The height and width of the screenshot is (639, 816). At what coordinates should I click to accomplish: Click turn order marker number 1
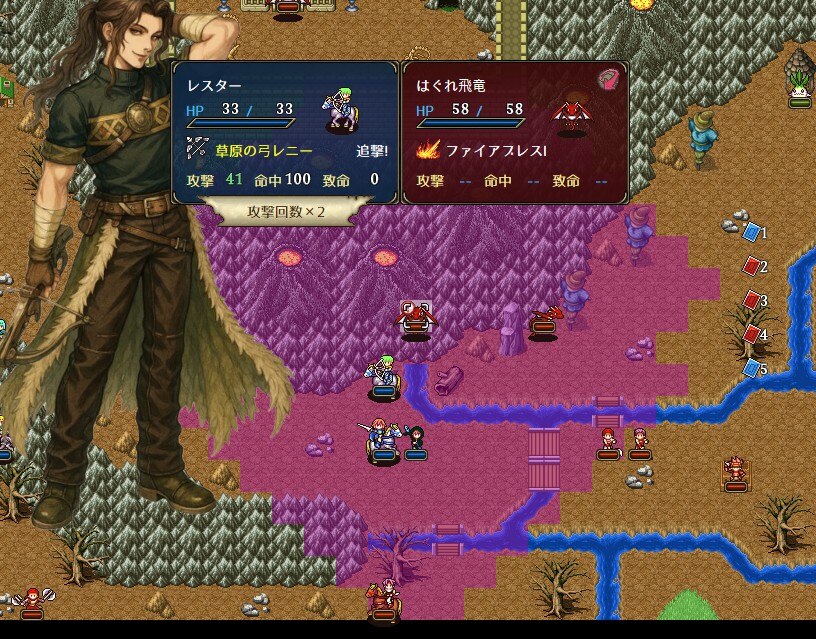click(752, 232)
